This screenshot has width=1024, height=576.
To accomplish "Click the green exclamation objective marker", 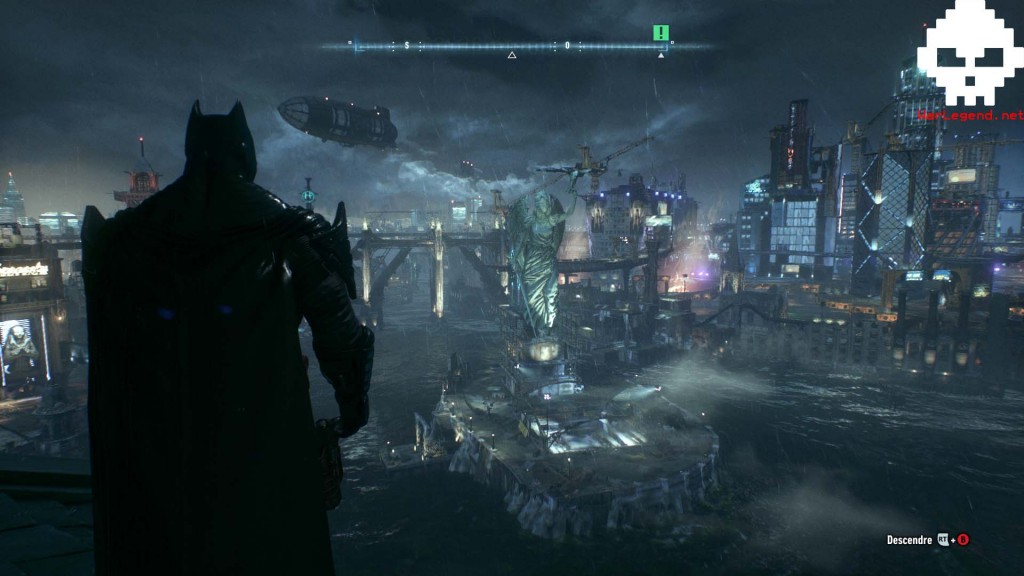I will pos(660,33).
